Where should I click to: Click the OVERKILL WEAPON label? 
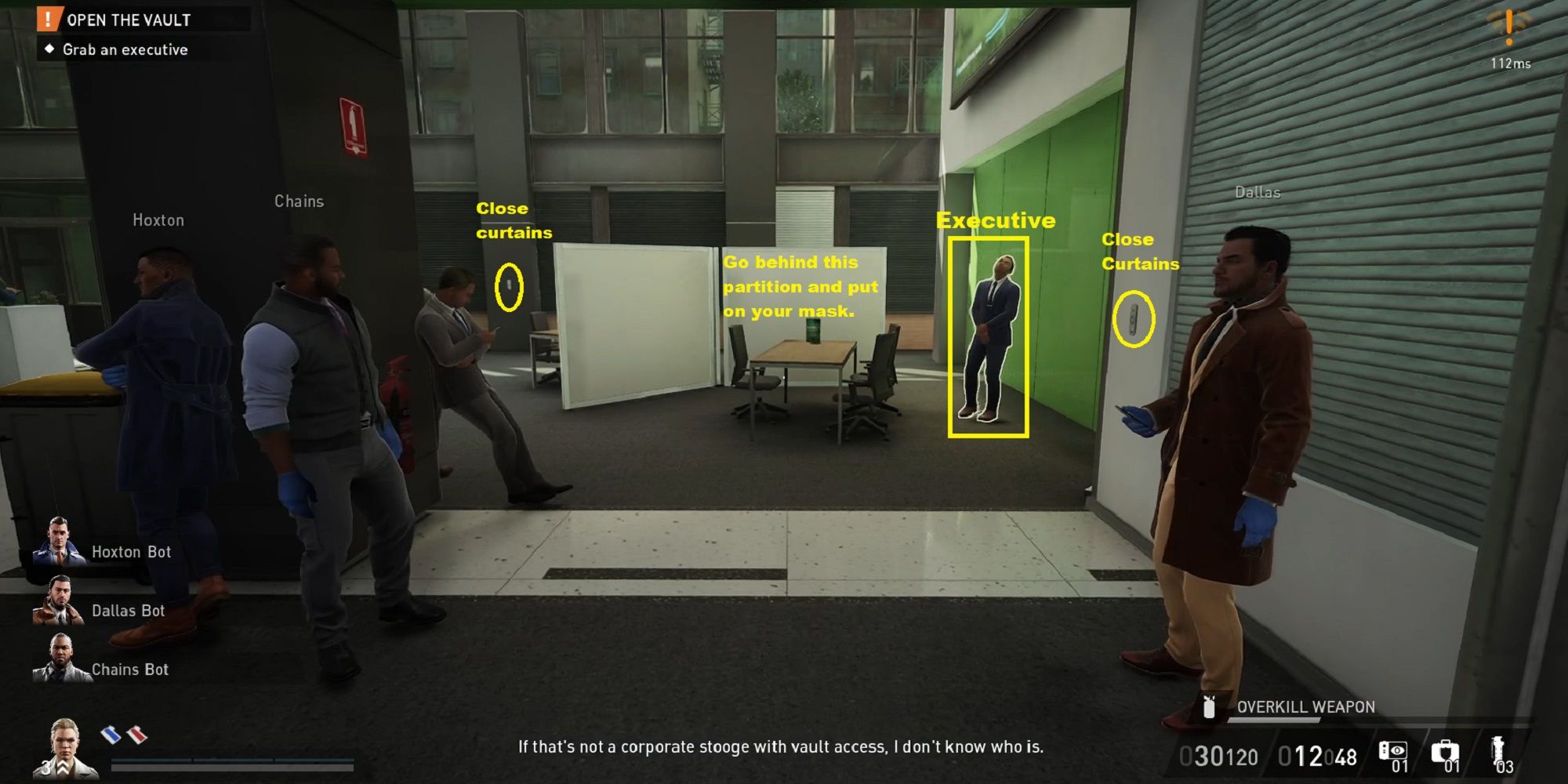pyautogui.click(x=1305, y=706)
